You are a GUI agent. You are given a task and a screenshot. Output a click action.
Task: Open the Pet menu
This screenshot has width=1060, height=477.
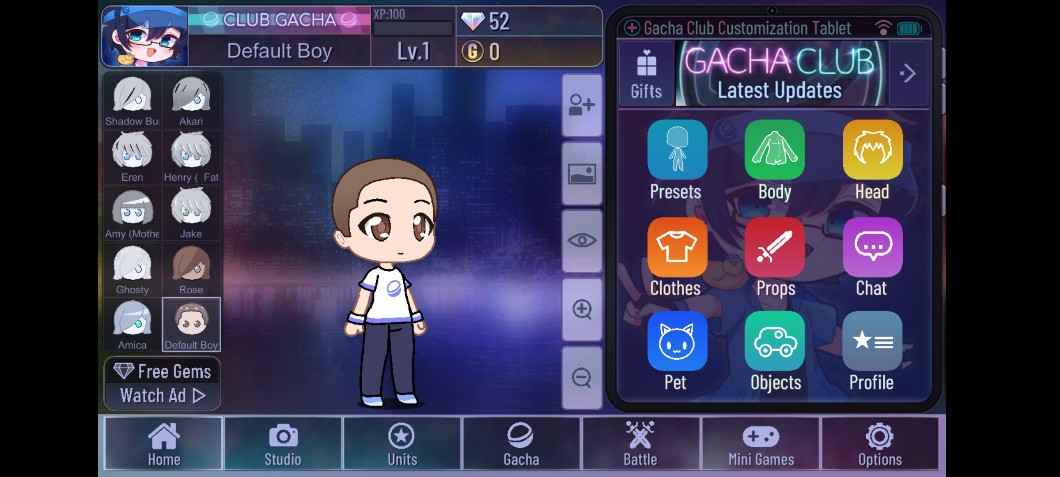click(676, 350)
